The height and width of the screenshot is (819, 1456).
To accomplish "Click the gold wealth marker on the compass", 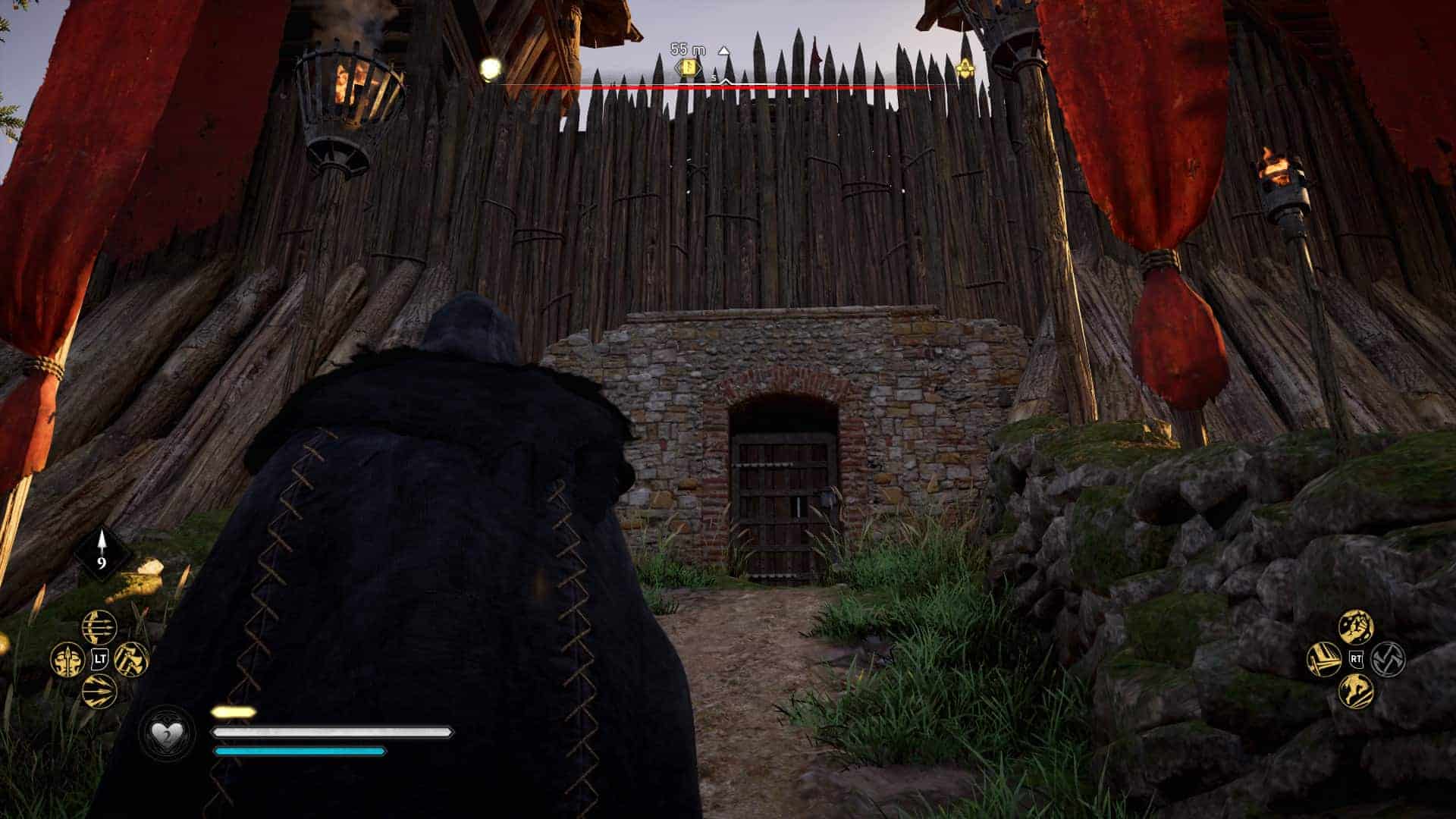I will (689, 67).
